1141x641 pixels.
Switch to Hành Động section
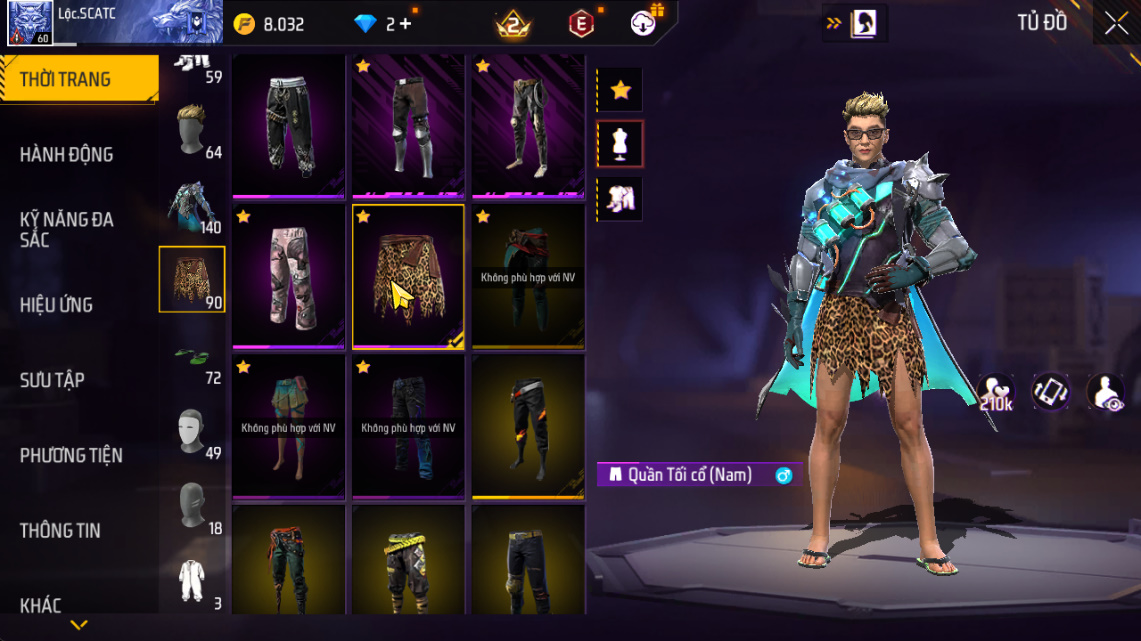[x=66, y=154]
